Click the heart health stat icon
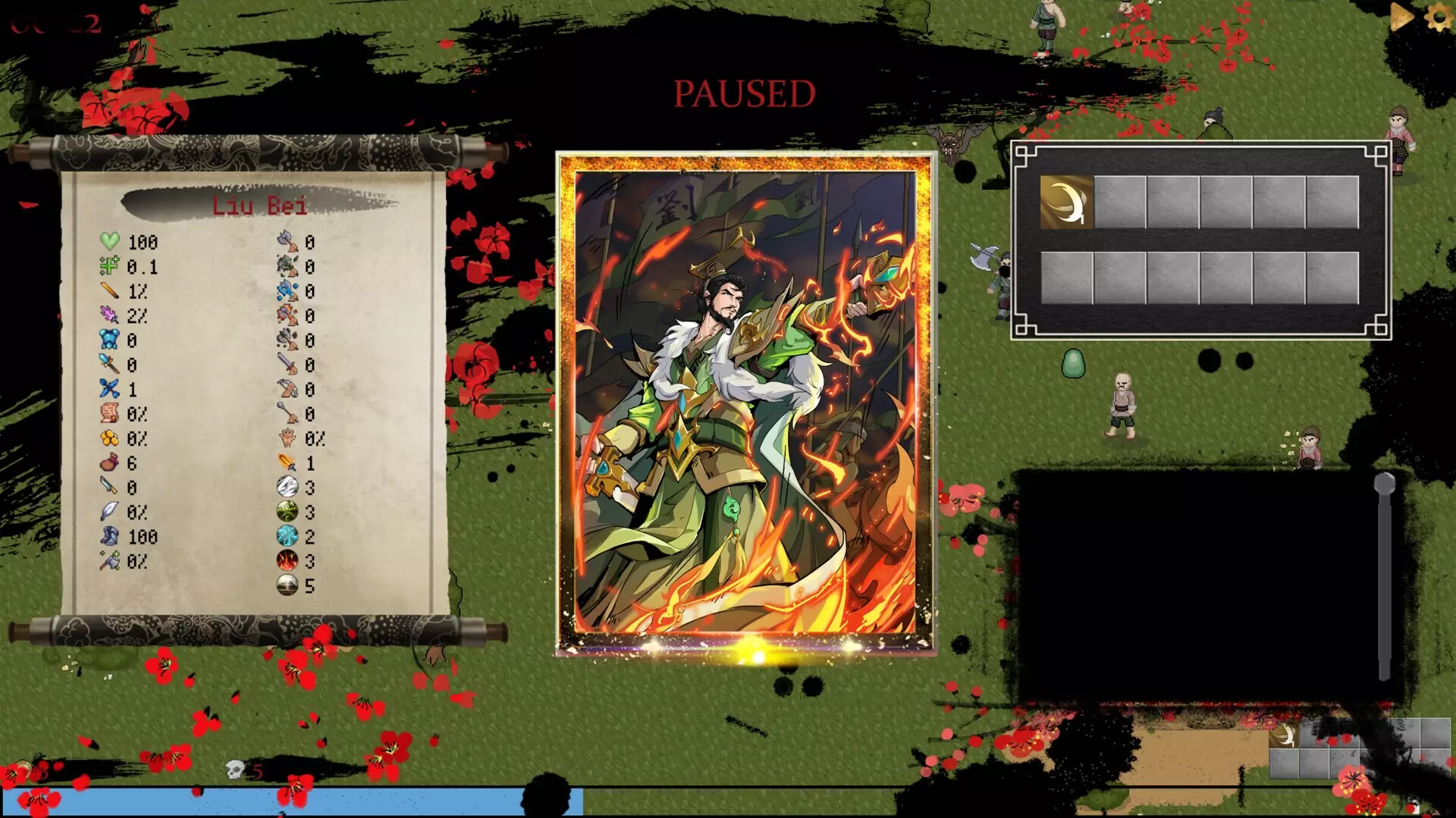 tap(110, 243)
